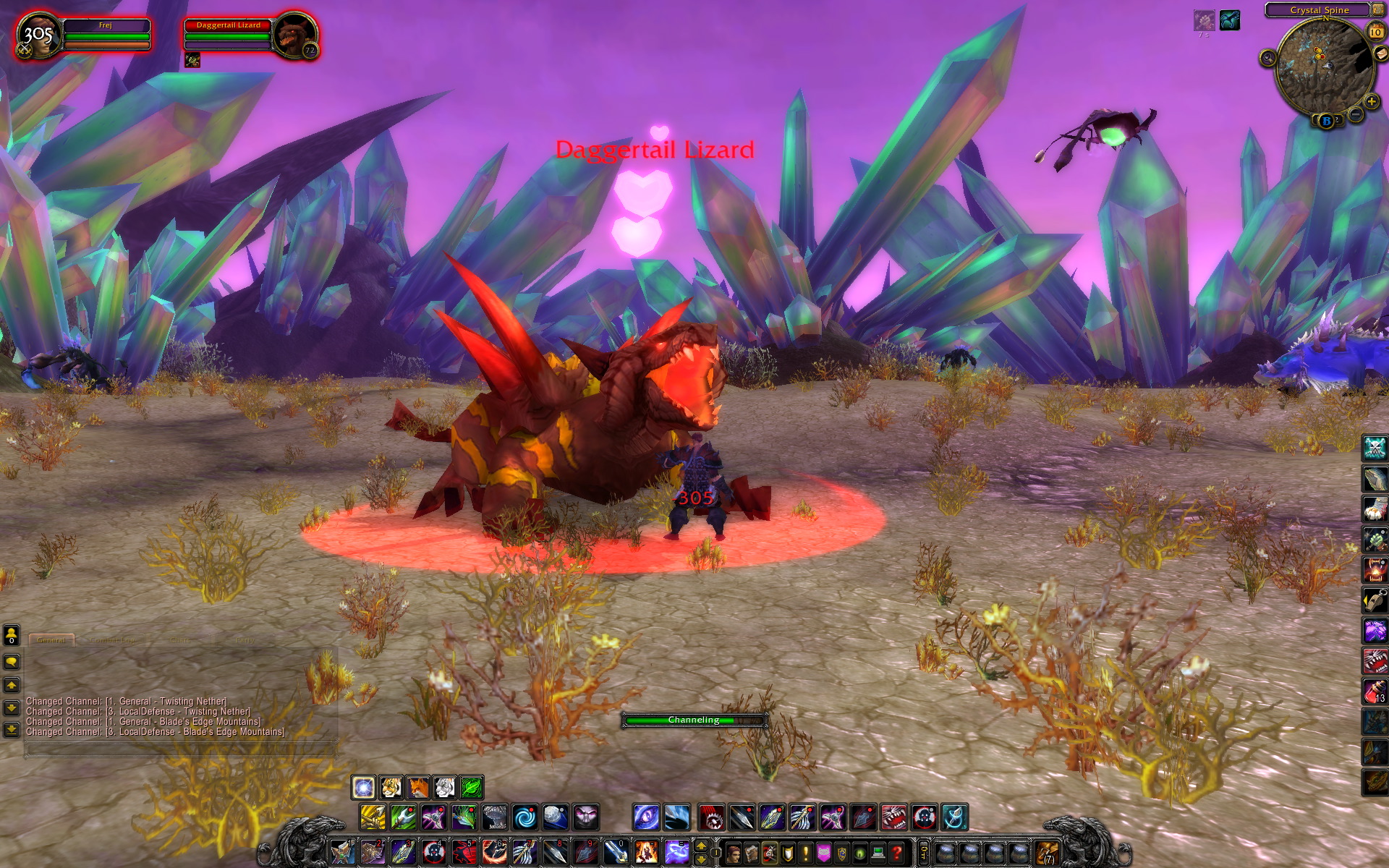The width and height of the screenshot is (1389, 868).
Task: Zoom out on the minimap
Action: 1356,114
